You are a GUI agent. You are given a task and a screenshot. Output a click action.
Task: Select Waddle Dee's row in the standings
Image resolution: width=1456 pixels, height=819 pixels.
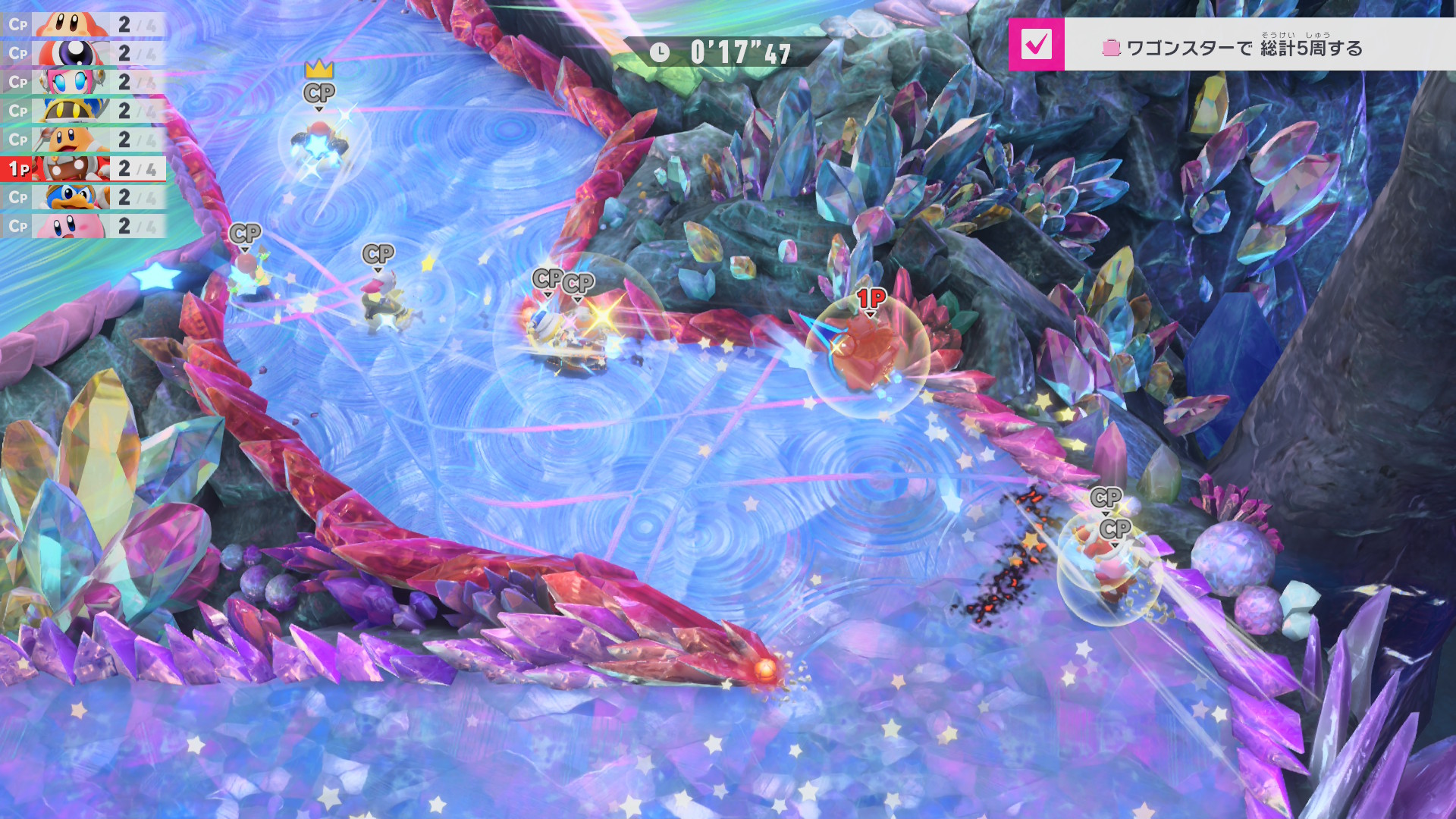pos(83,24)
